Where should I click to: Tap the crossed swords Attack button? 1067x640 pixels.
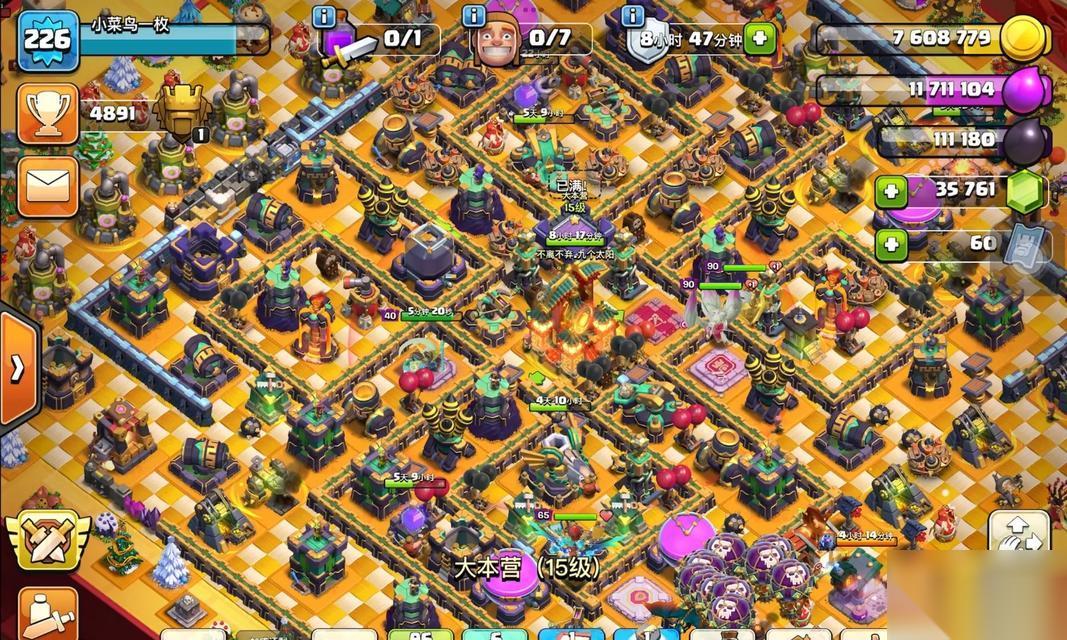[44, 540]
